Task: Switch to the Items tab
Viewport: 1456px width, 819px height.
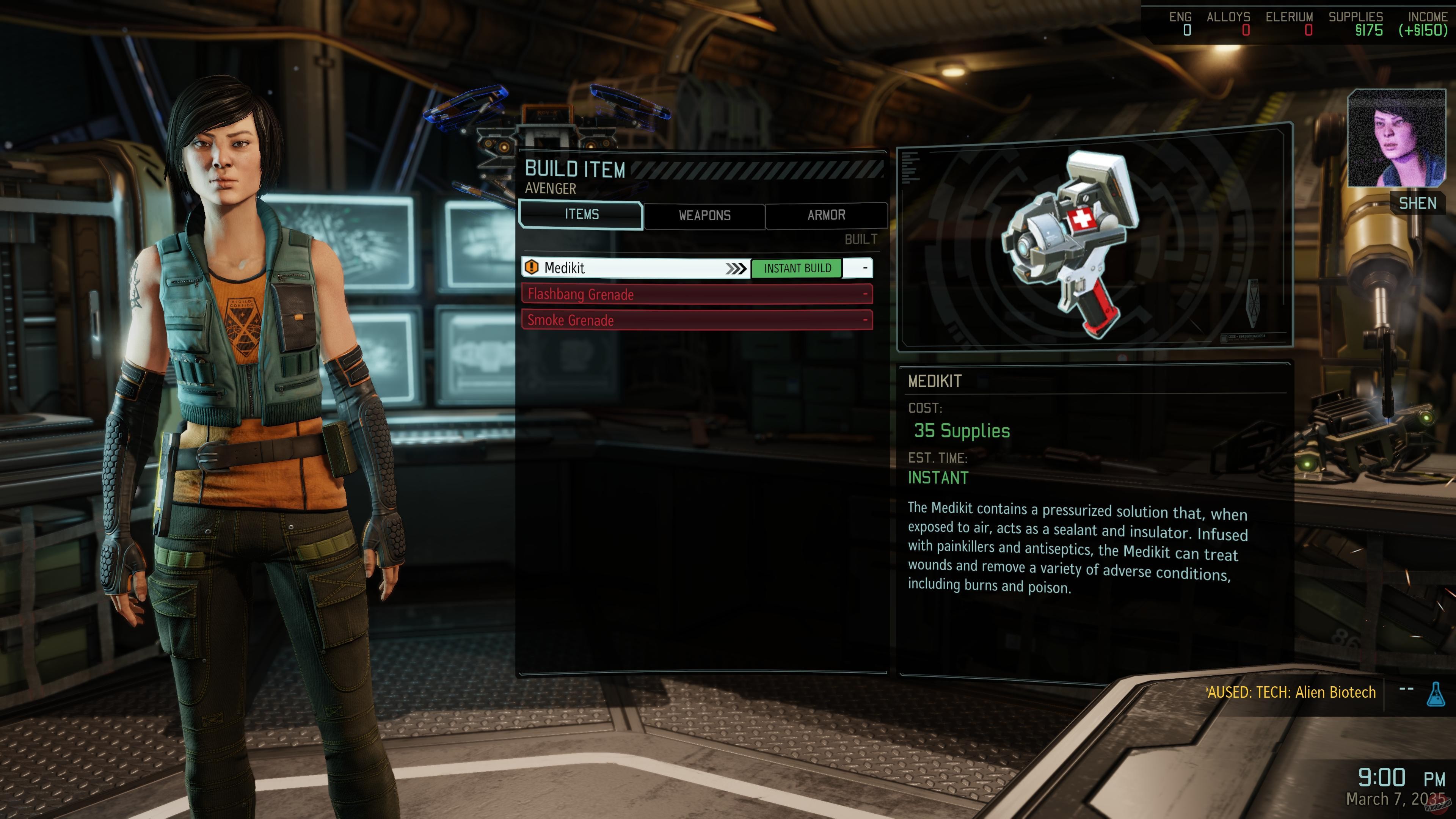Action: point(581,215)
